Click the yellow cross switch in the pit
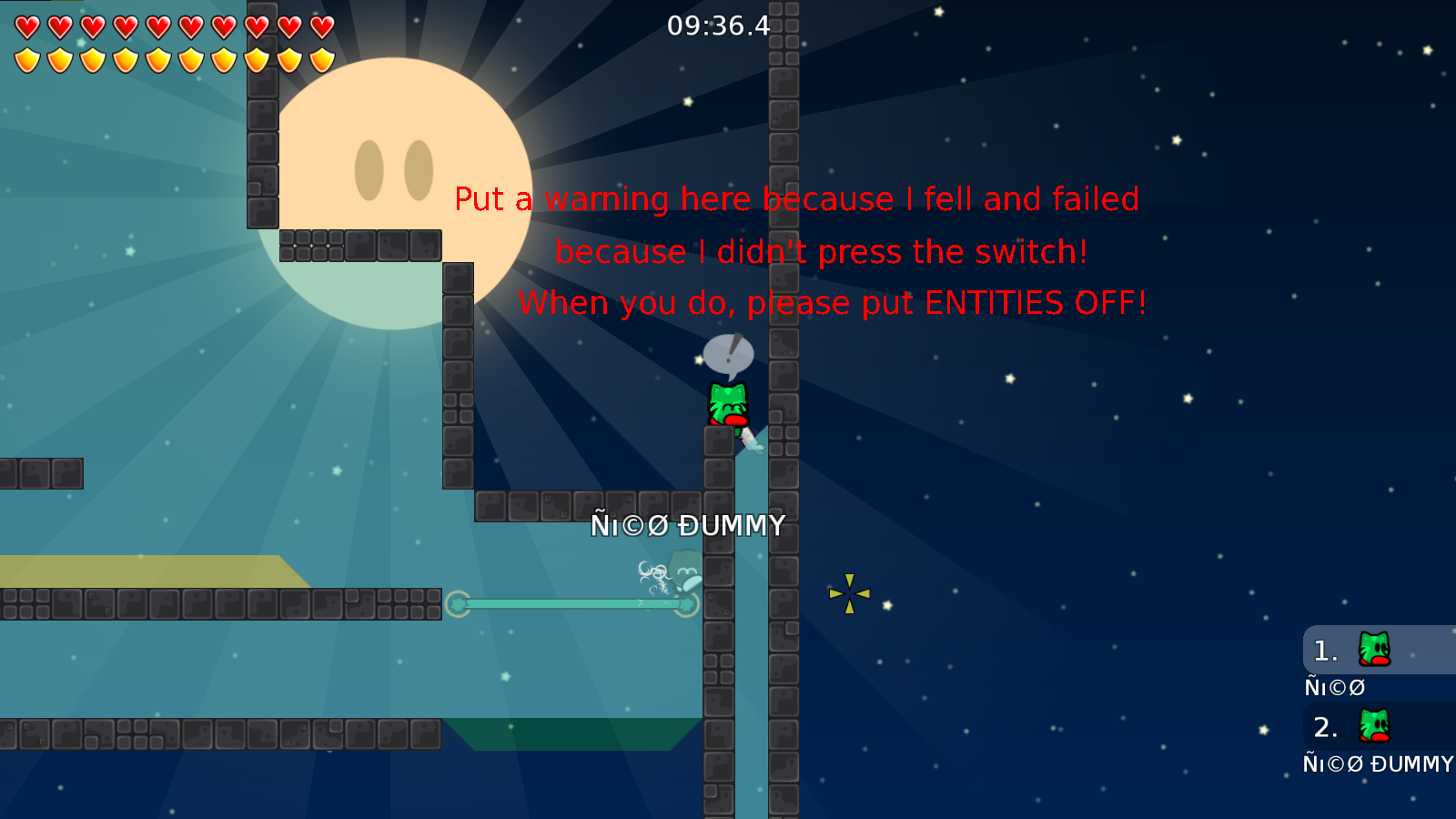The height and width of the screenshot is (819, 1456). tap(850, 592)
